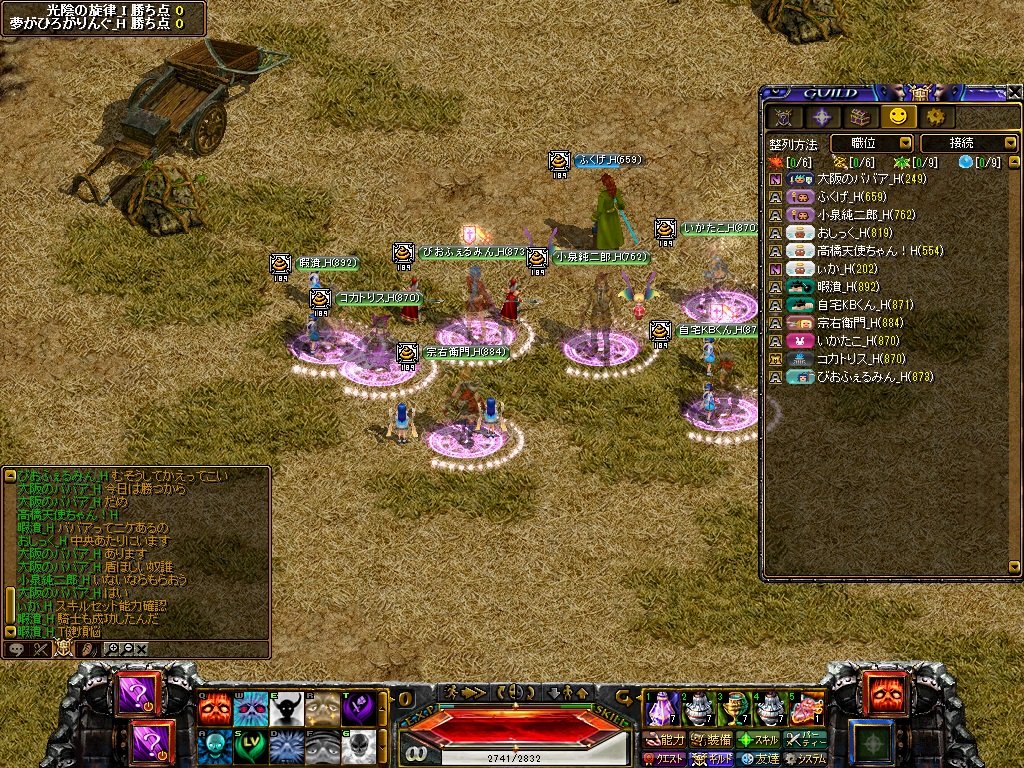This screenshot has height=768, width=1024.
Task: Open the スキル skills menu
Action: (758, 741)
